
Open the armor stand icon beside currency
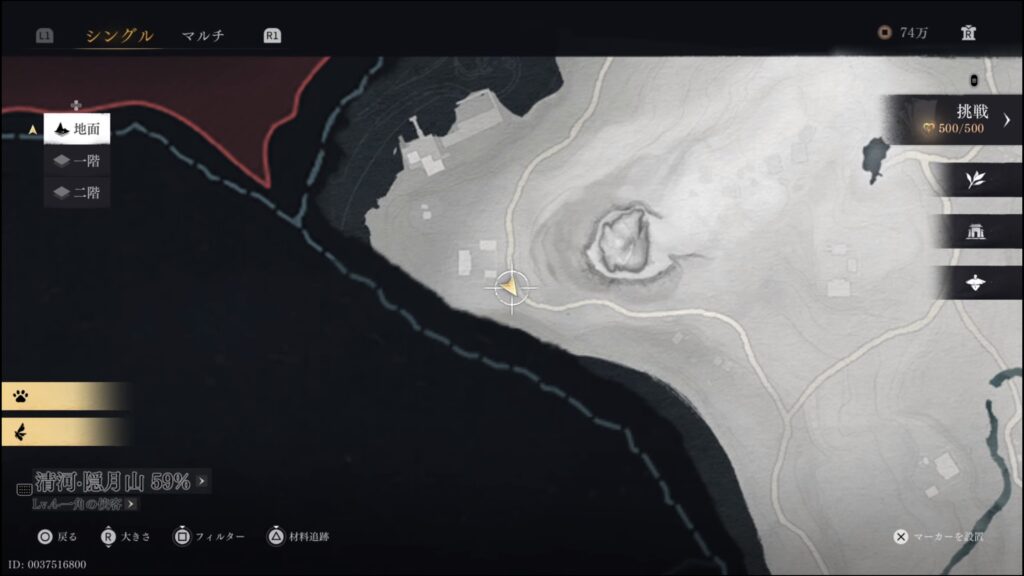968,33
